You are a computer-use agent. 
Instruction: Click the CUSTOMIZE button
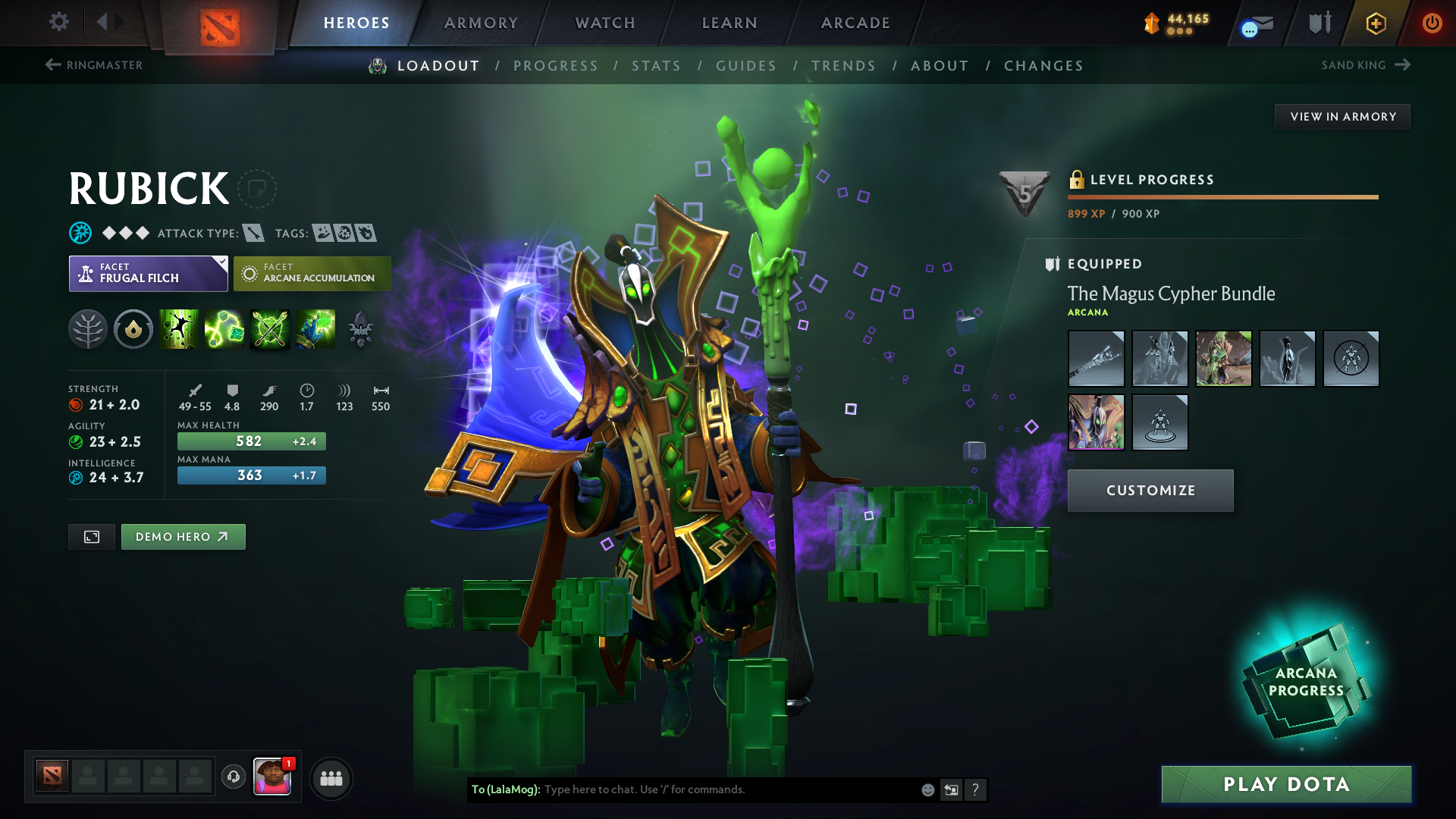point(1150,490)
